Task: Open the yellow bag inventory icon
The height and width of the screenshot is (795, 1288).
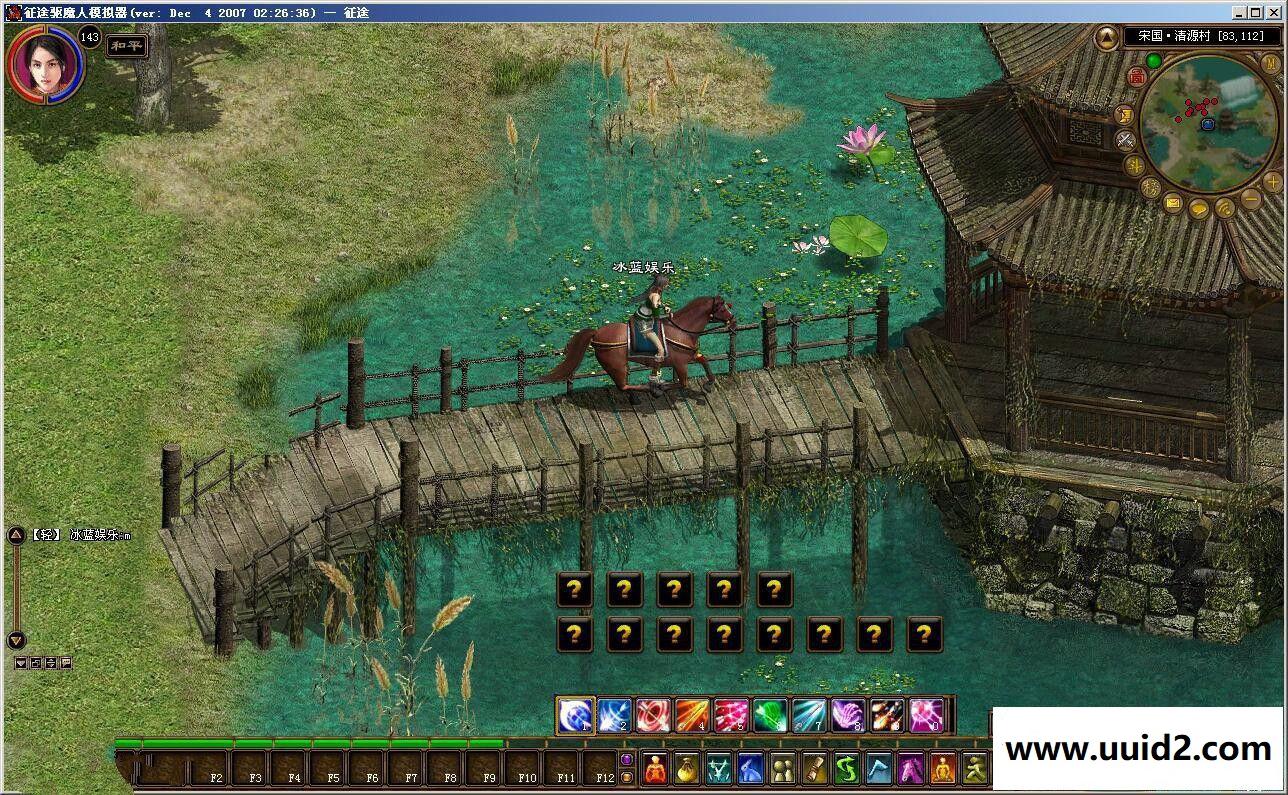Action: point(687,769)
